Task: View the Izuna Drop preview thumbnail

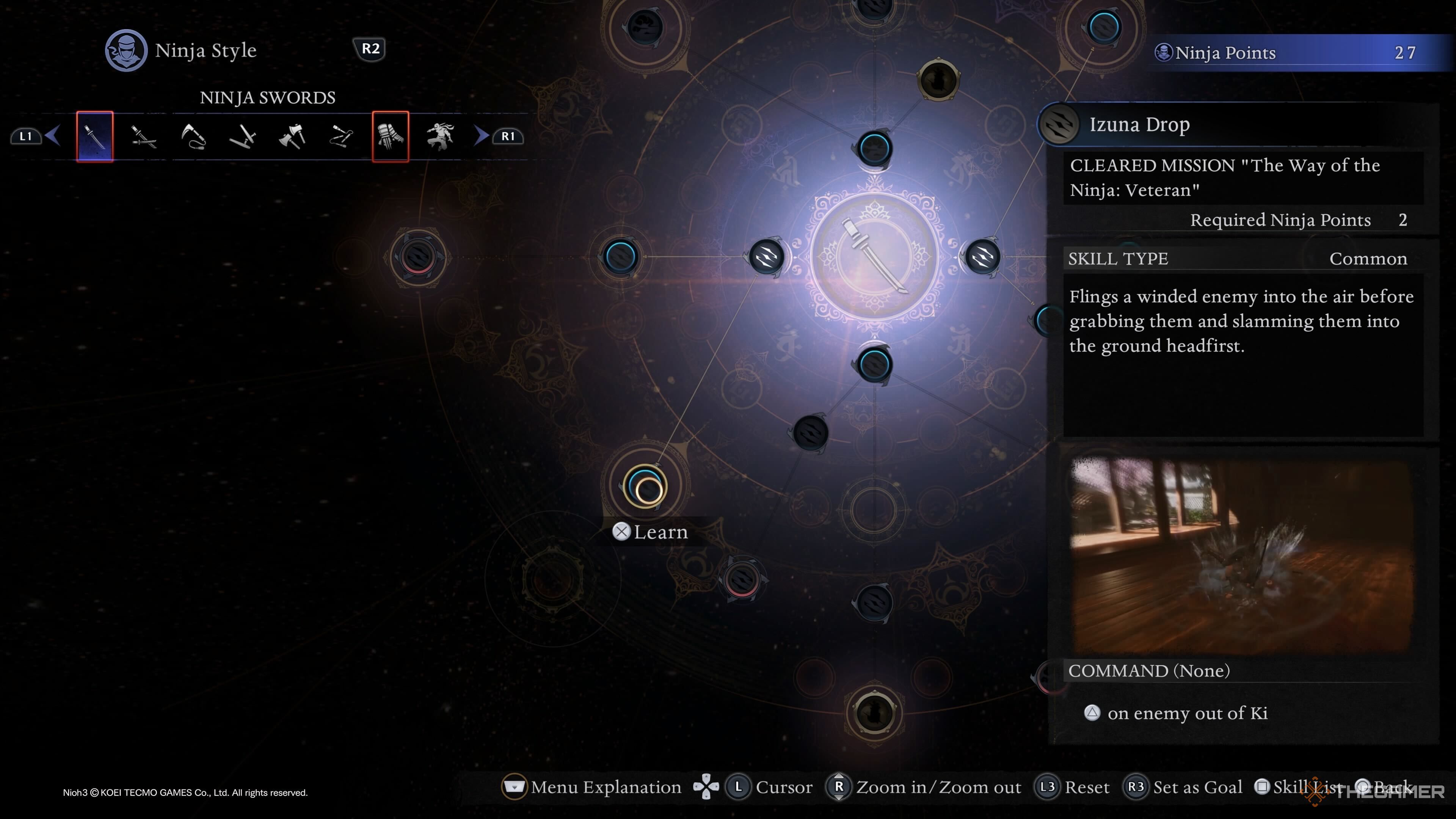Action: point(1243,555)
